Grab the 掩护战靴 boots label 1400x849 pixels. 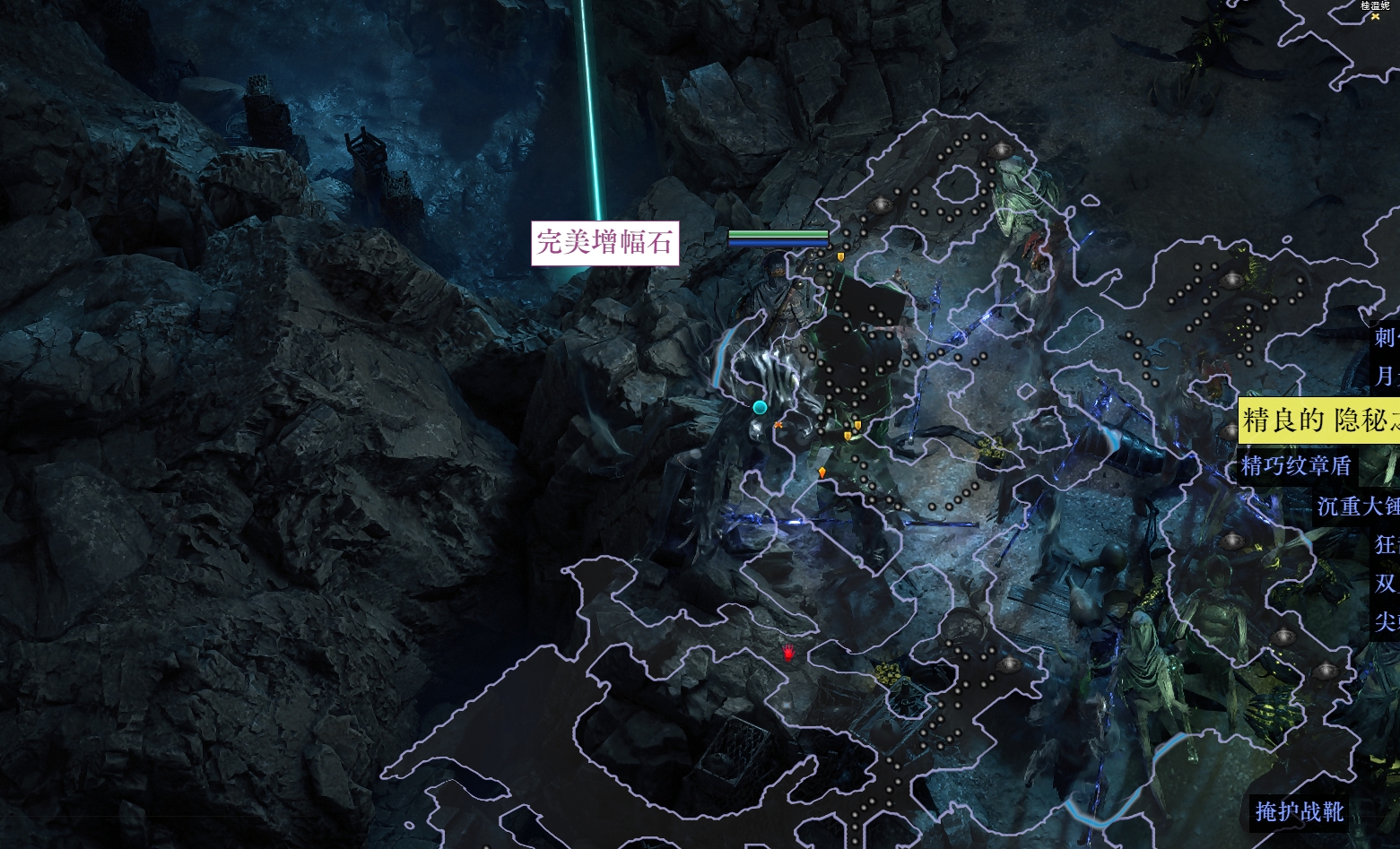1300,812
